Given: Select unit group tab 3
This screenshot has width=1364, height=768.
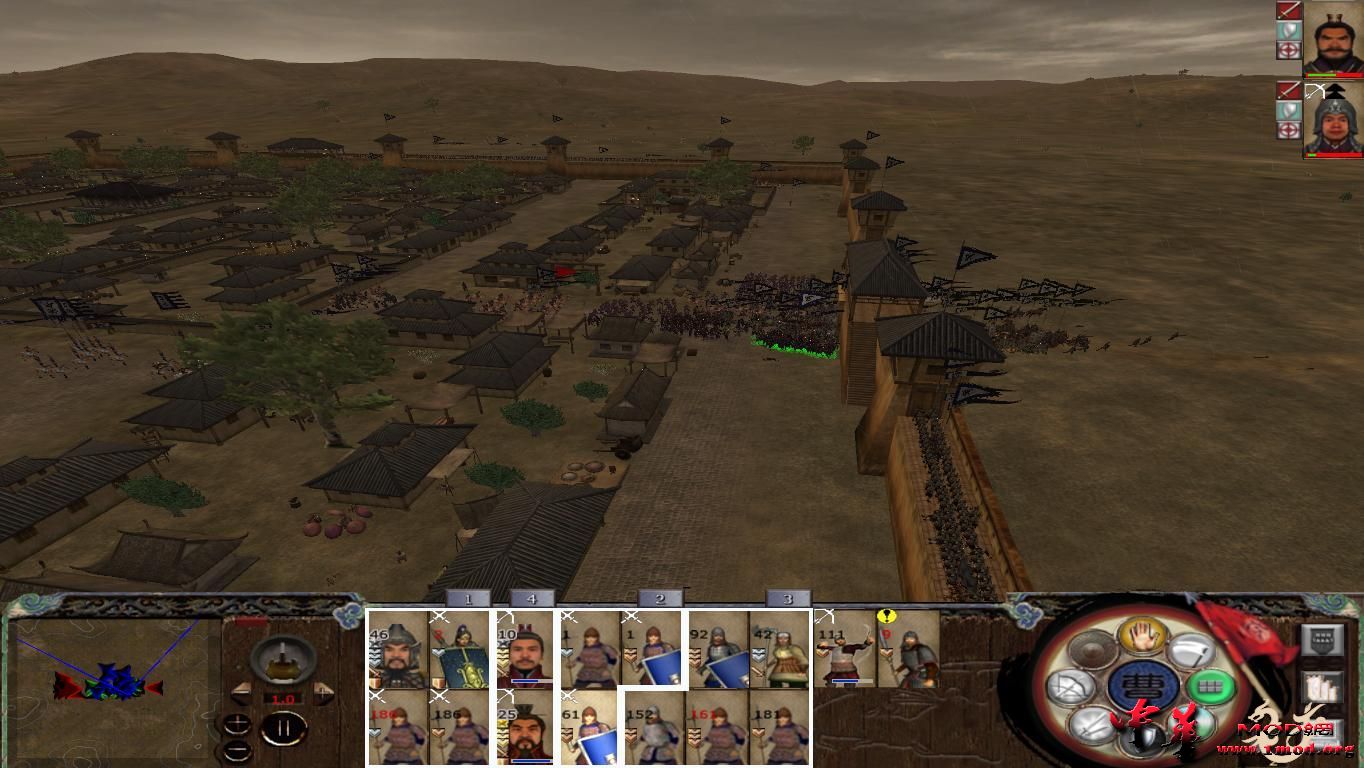Looking at the screenshot, I should [x=789, y=596].
